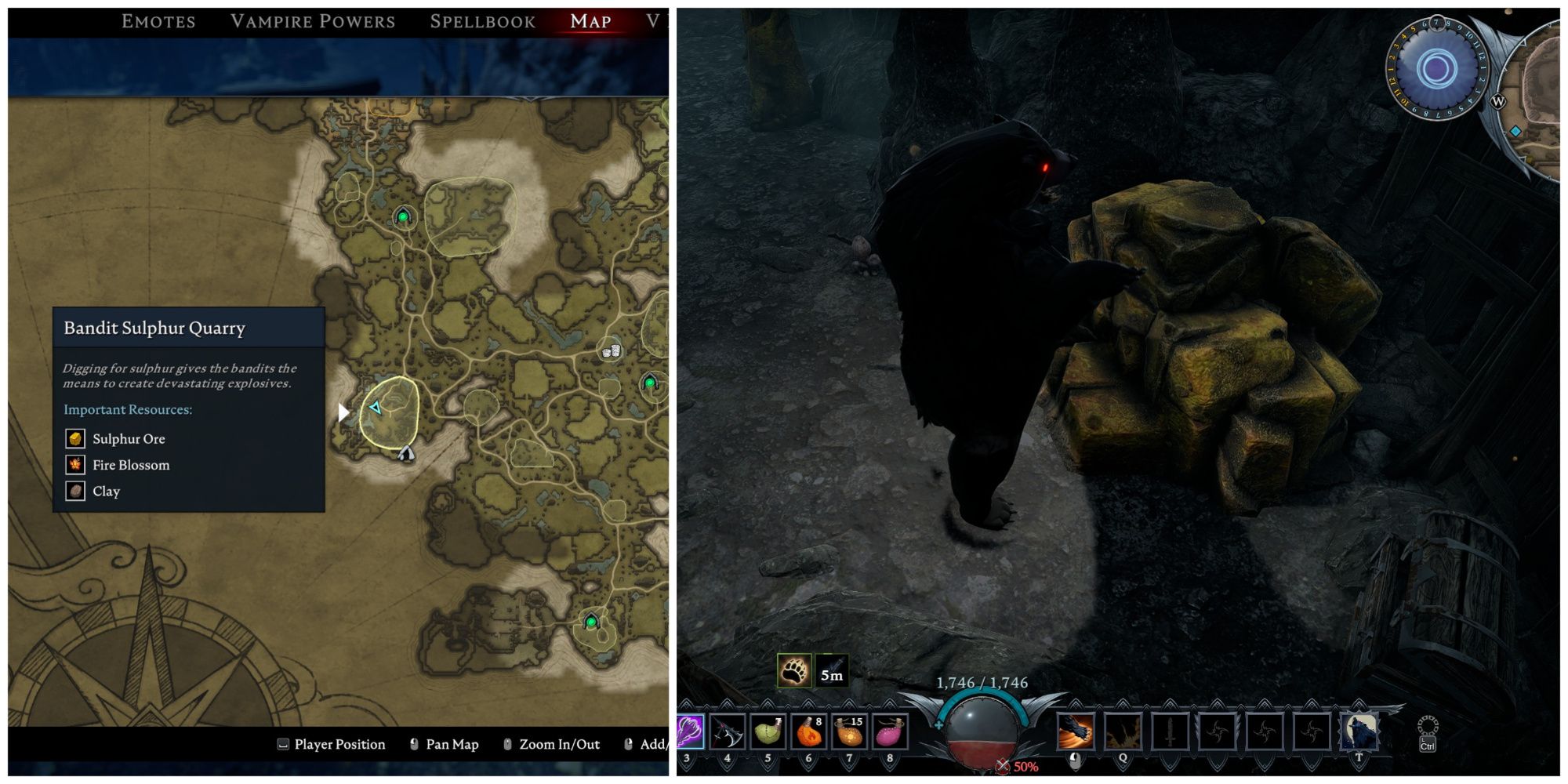
Task: Switch to the Spellbook tab
Action: pyautogui.click(x=481, y=21)
